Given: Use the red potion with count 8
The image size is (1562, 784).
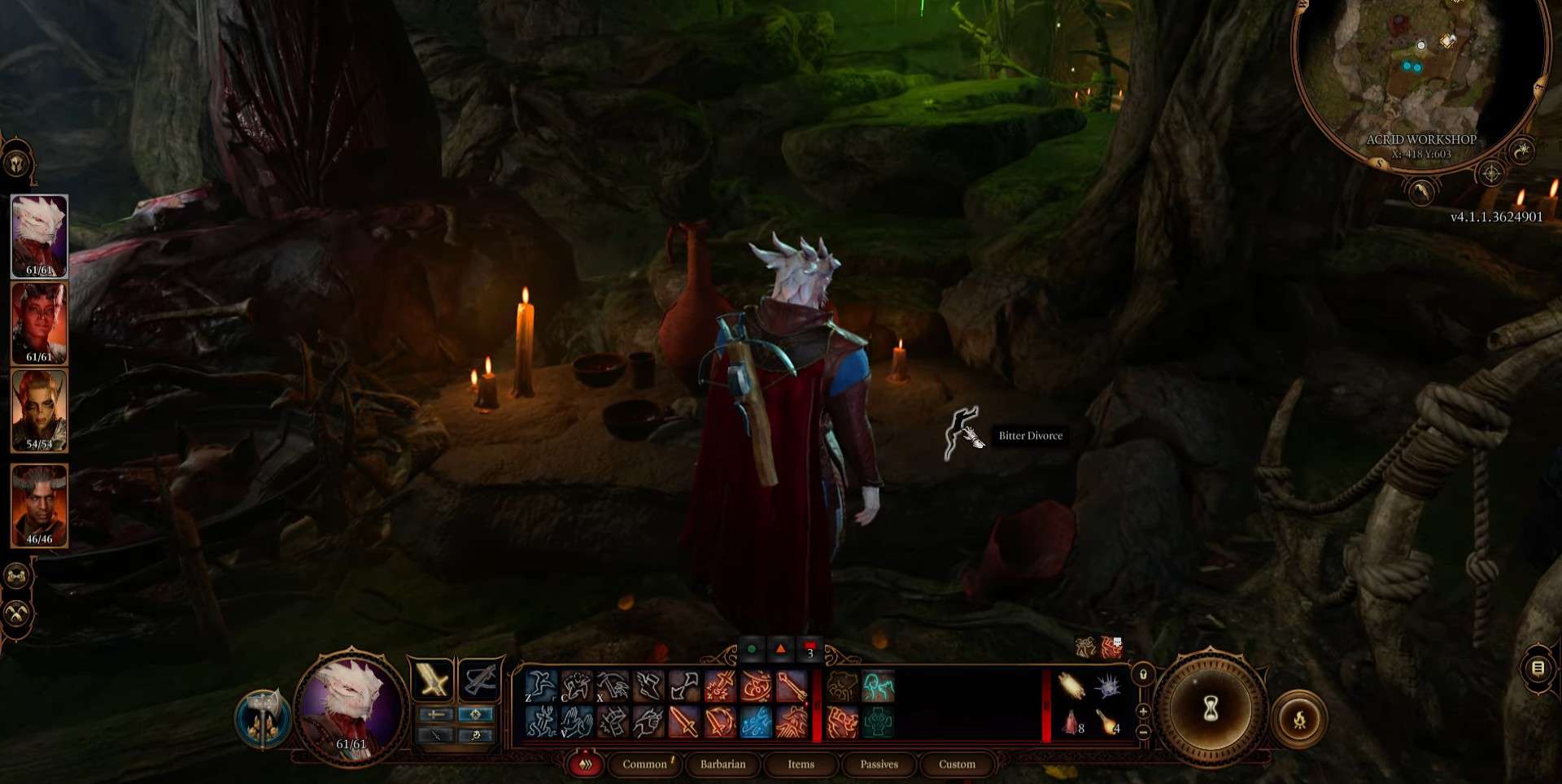Looking at the screenshot, I should click(x=1071, y=722).
